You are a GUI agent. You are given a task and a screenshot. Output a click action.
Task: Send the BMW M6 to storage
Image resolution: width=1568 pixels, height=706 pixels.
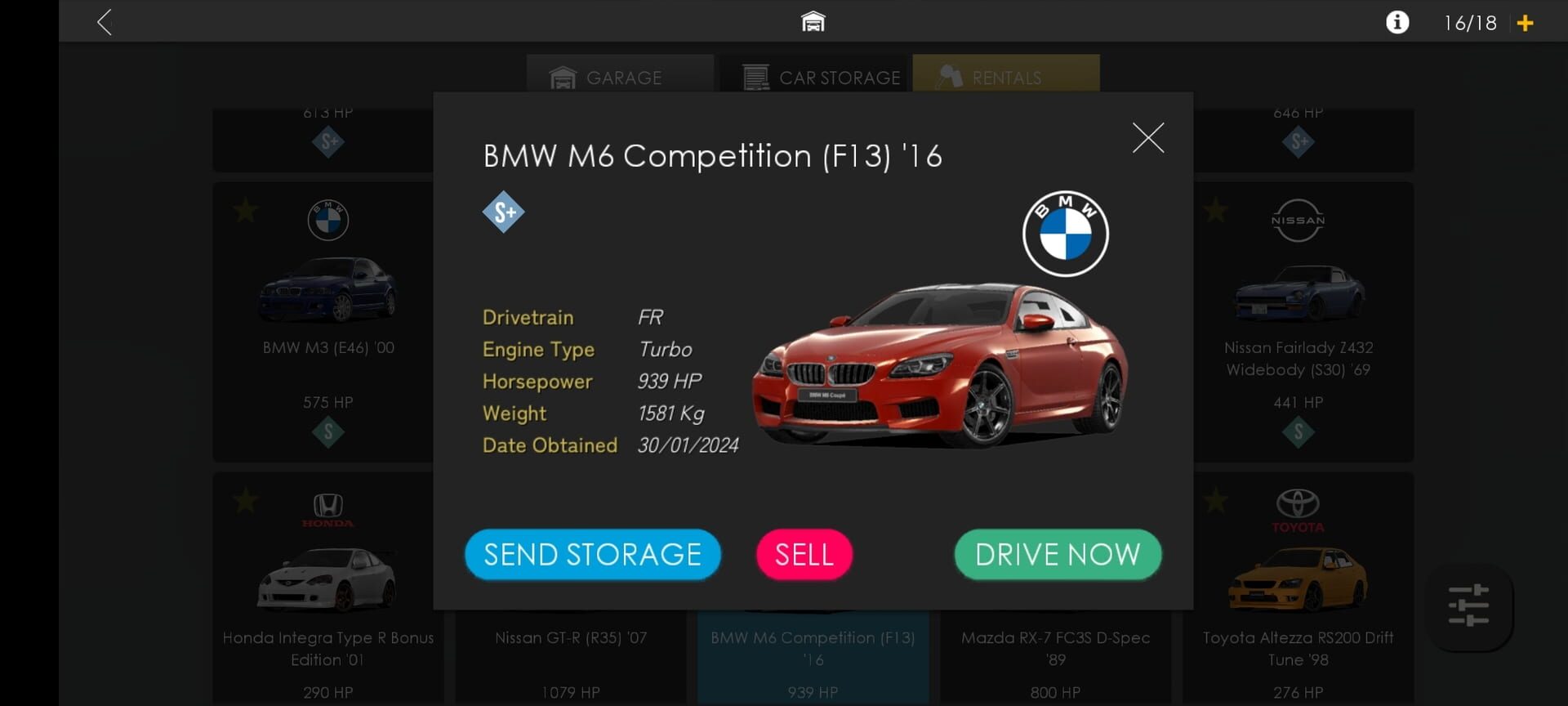[592, 554]
